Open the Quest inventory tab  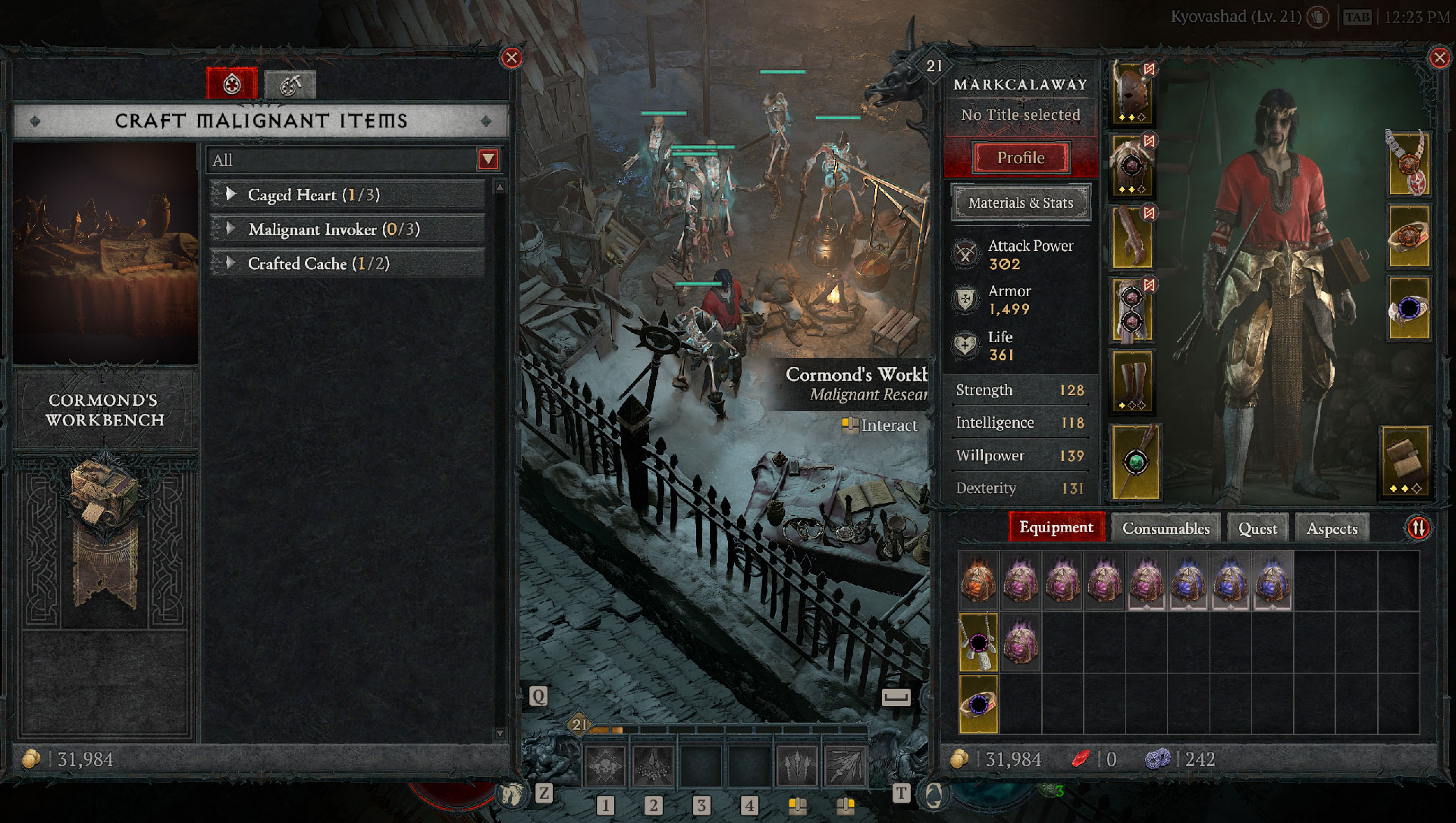click(x=1257, y=528)
